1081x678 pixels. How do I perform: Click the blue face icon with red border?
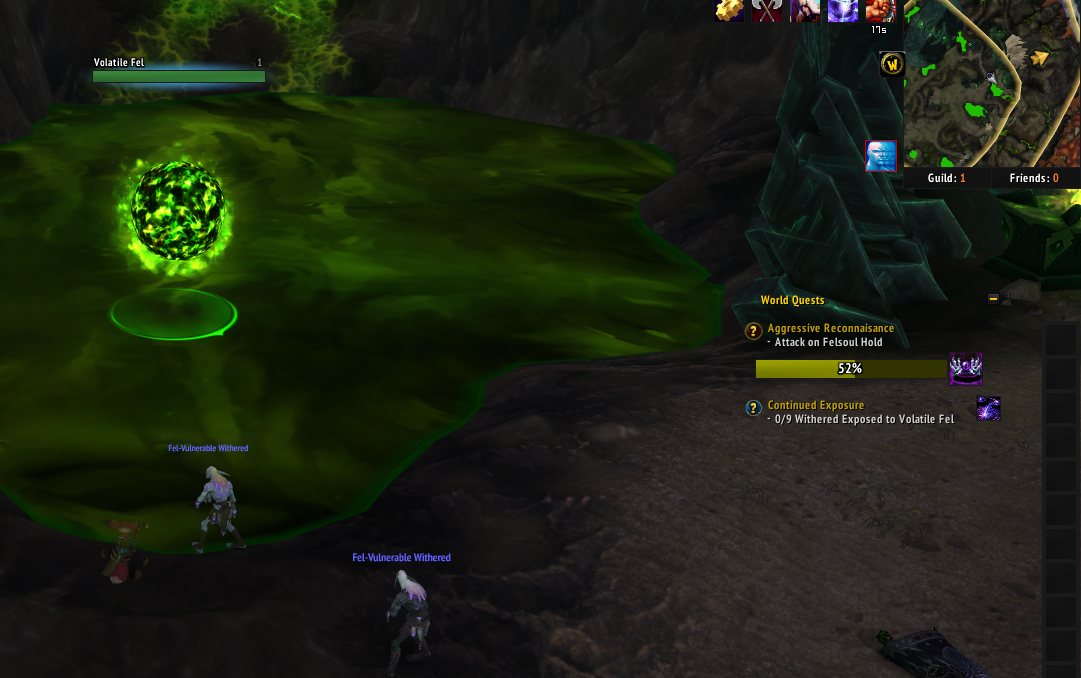point(881,156)
